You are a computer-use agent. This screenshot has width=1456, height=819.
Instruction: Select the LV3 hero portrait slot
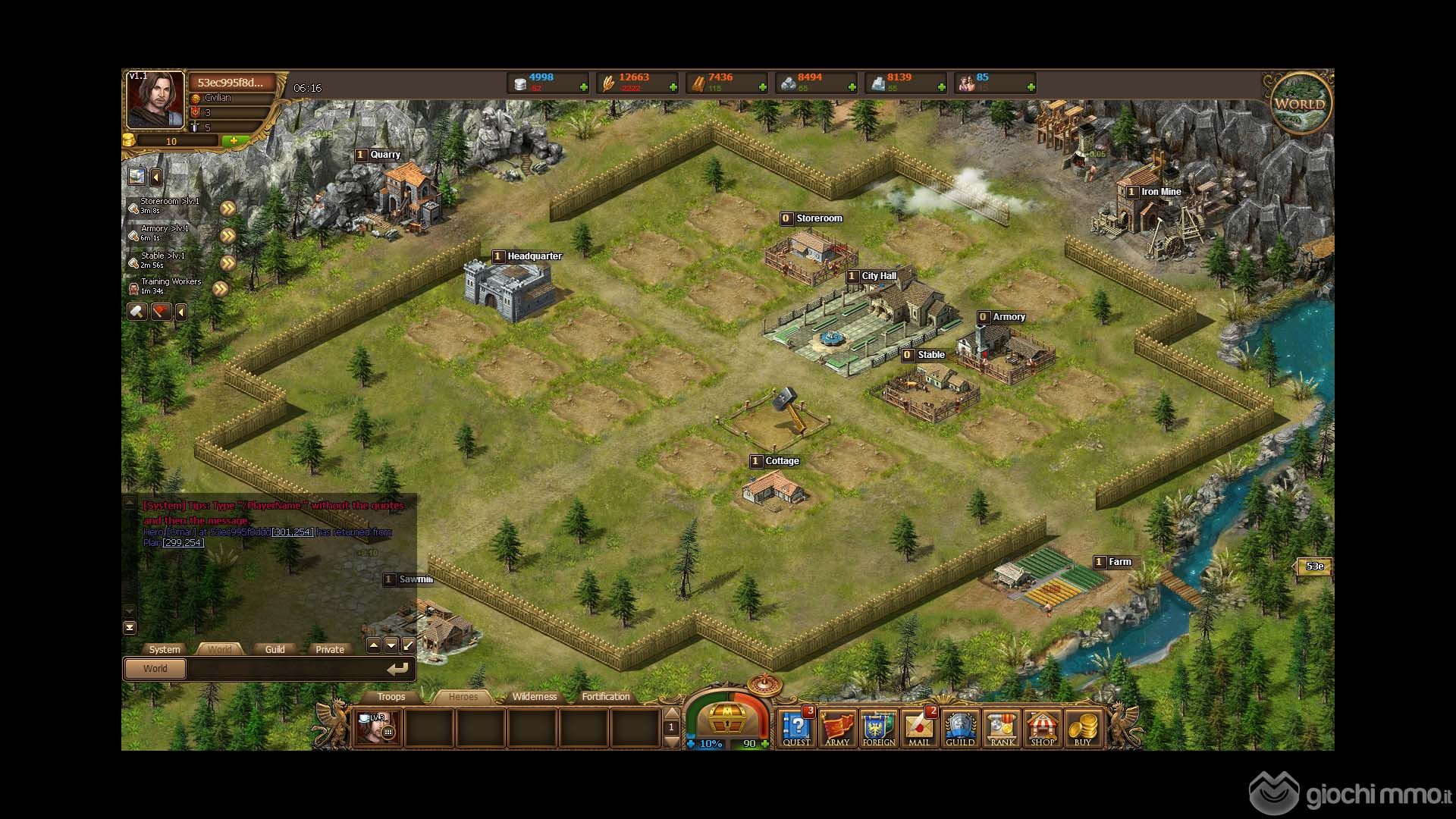pos(377,727)
